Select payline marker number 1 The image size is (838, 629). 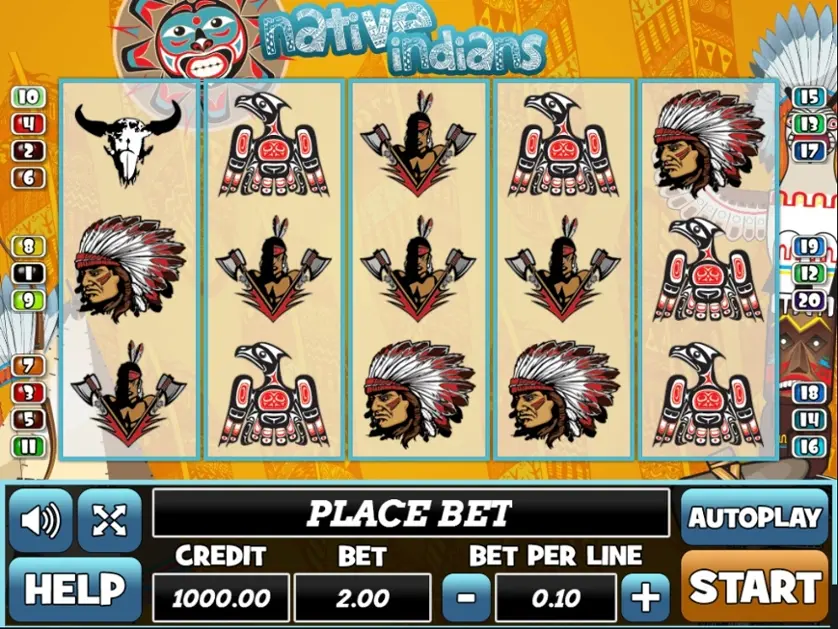click(29, 272)
